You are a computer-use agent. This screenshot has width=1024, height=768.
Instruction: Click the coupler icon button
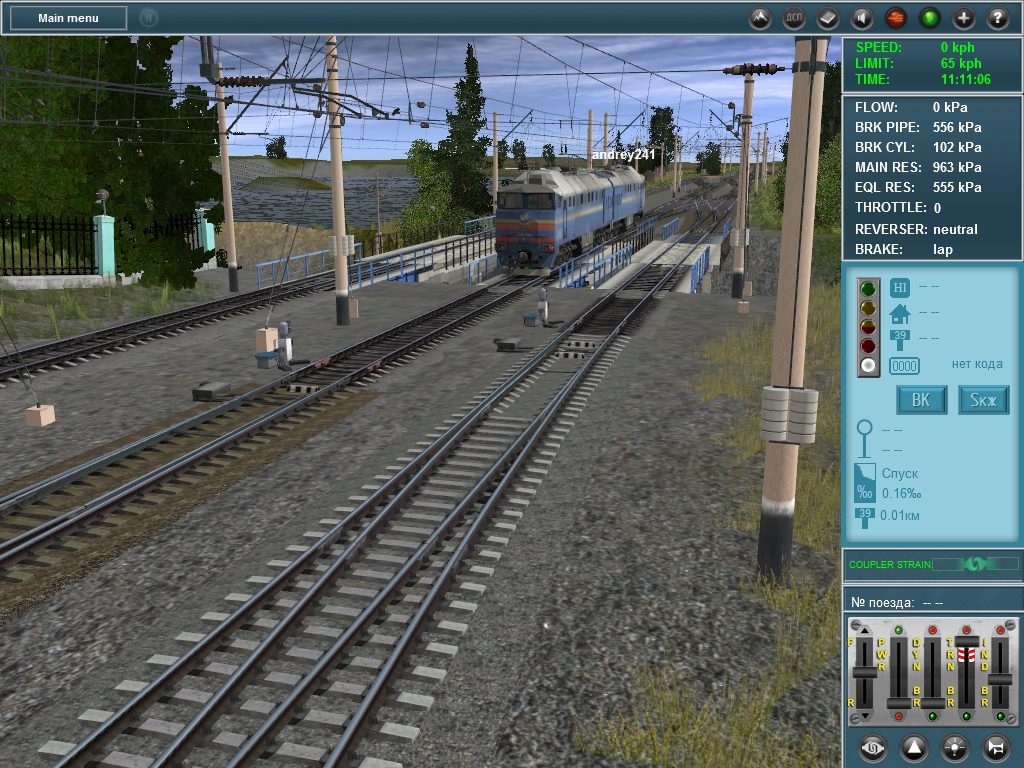[872, 747]
